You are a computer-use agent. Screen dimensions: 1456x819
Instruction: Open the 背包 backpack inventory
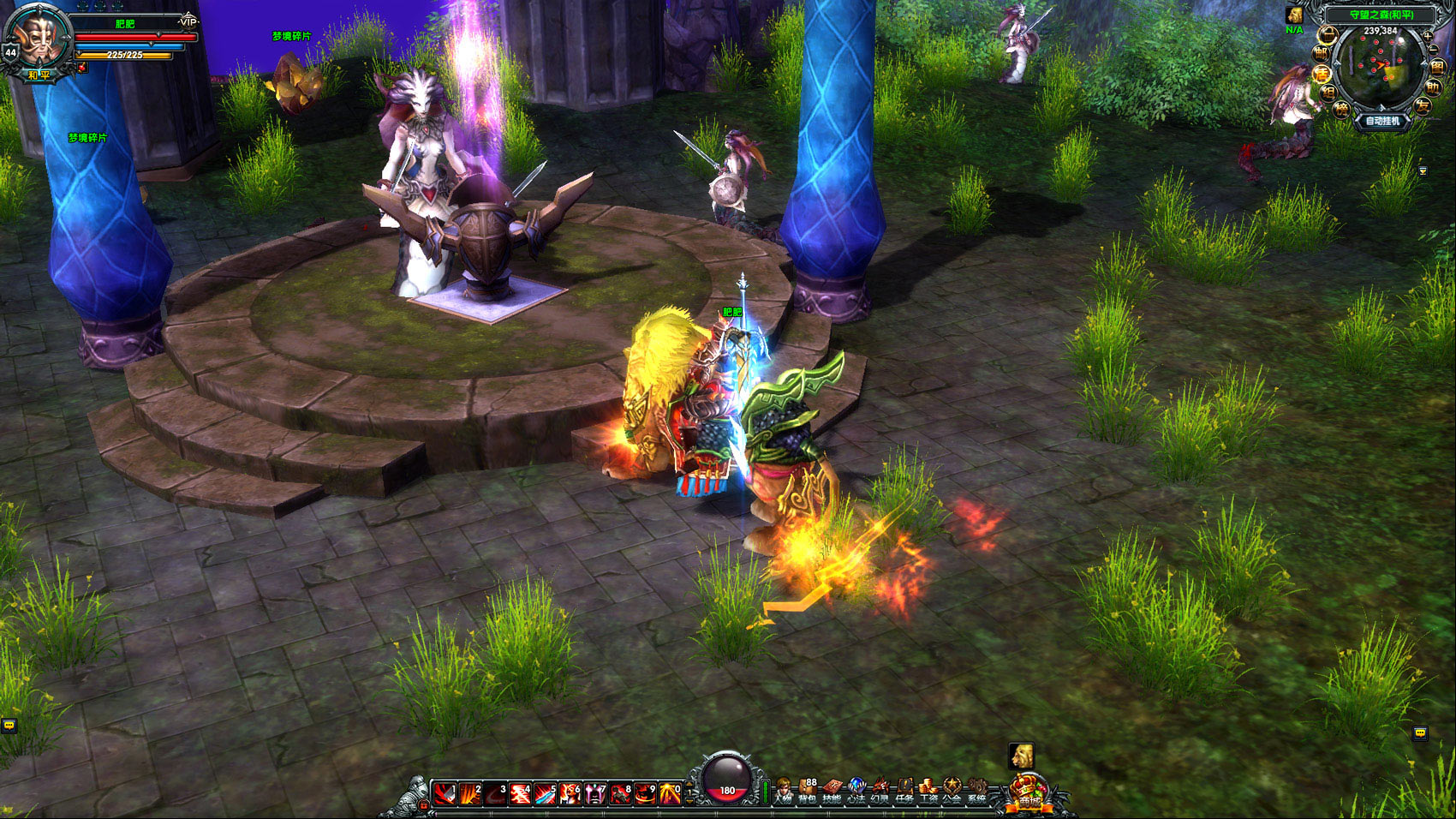807,791
